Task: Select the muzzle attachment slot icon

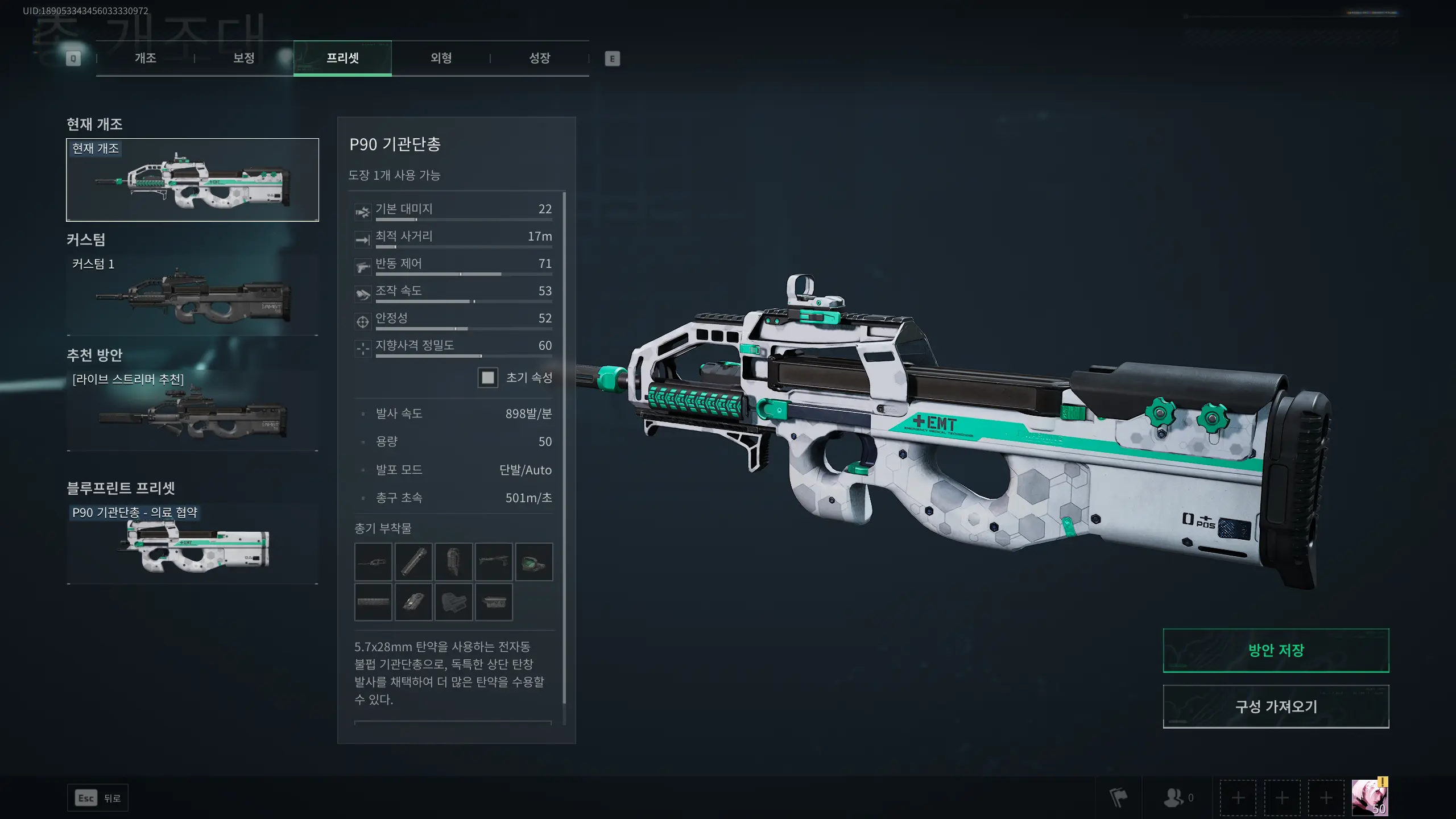Action: 373,562
